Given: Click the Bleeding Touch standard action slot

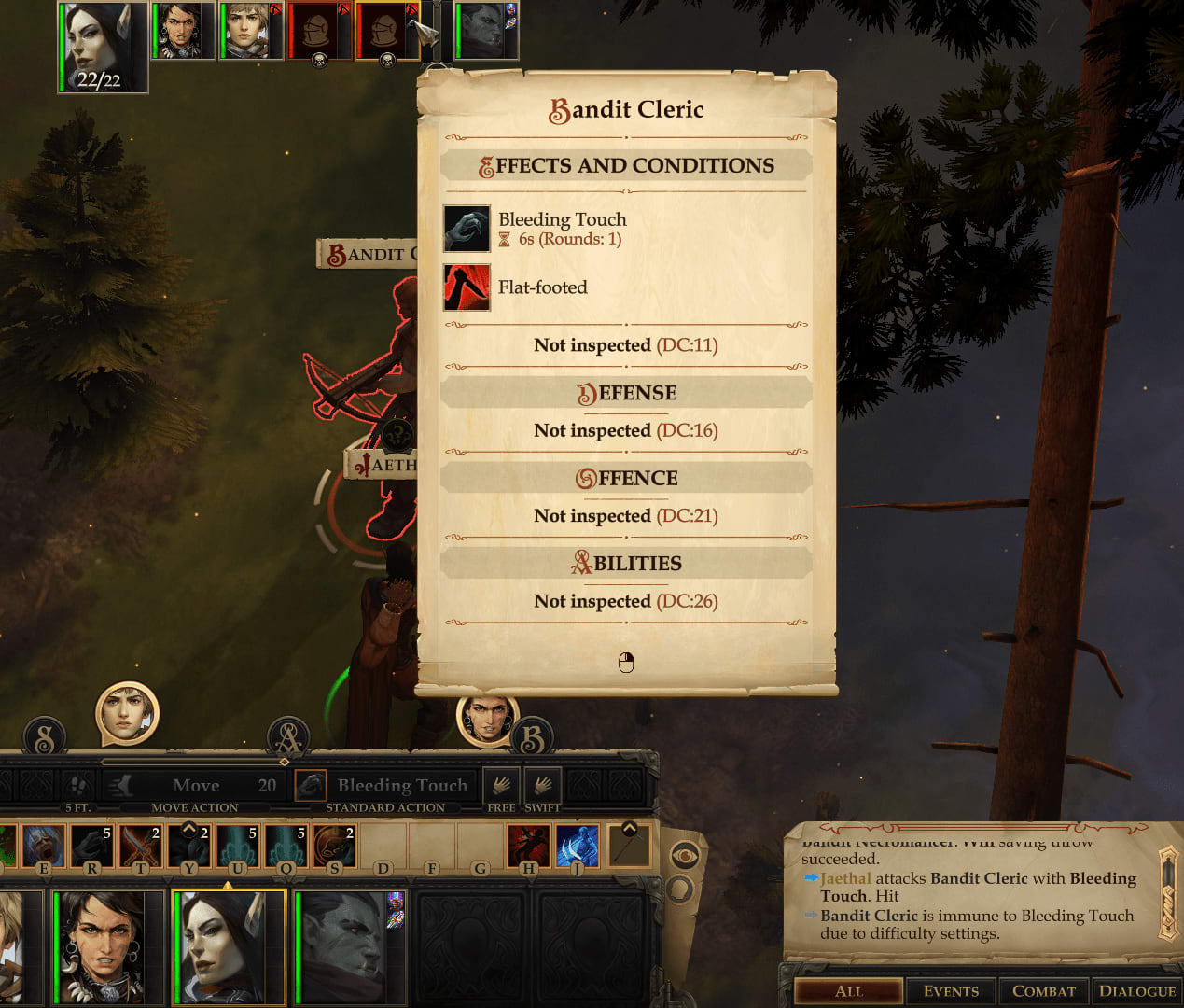Looking at the screenshot, I should pos(384,786).
